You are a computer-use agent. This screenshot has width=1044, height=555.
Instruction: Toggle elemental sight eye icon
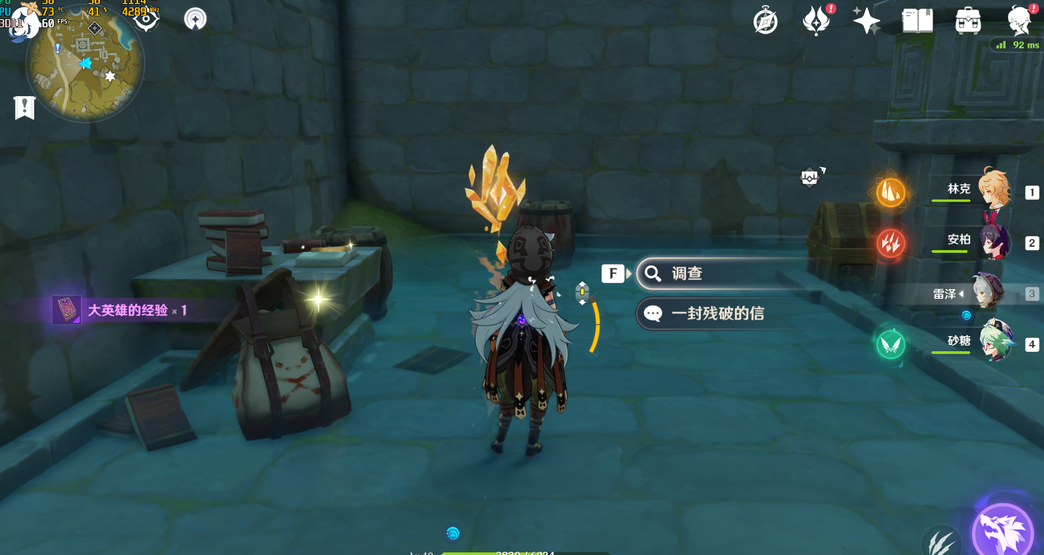coord(146,19)
